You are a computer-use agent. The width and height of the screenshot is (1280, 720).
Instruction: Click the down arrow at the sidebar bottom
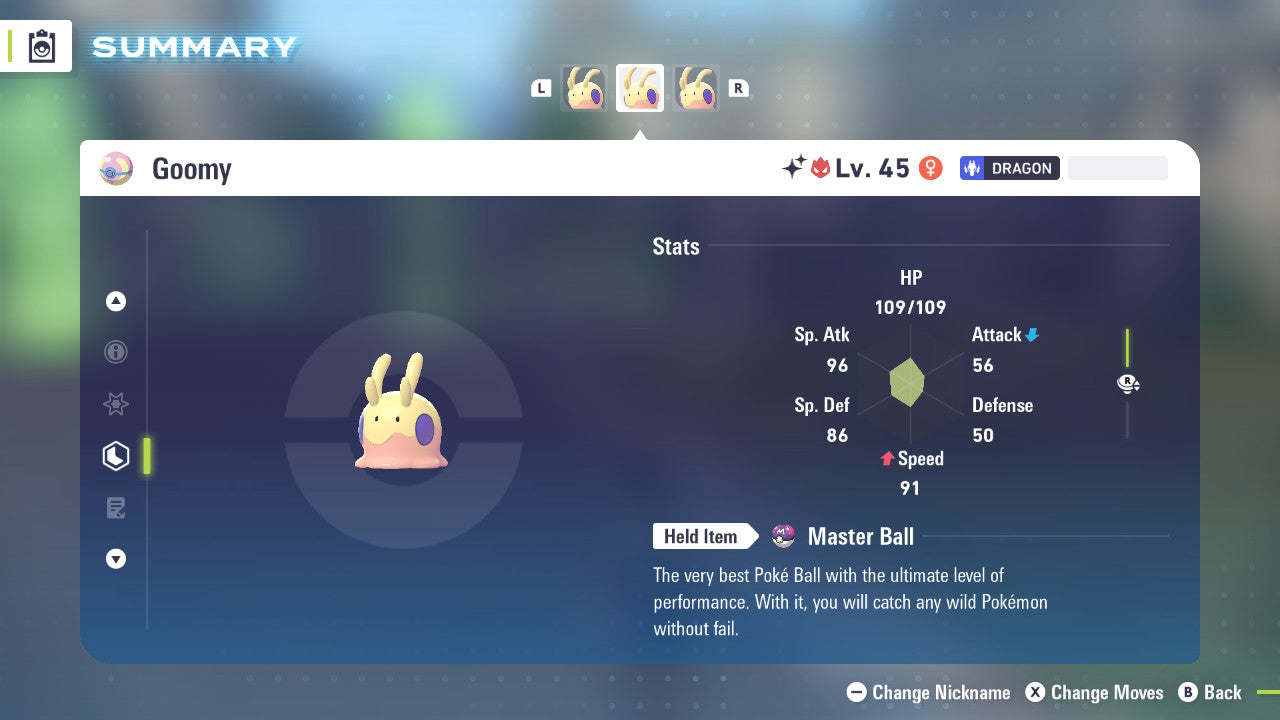coord(116,559)
